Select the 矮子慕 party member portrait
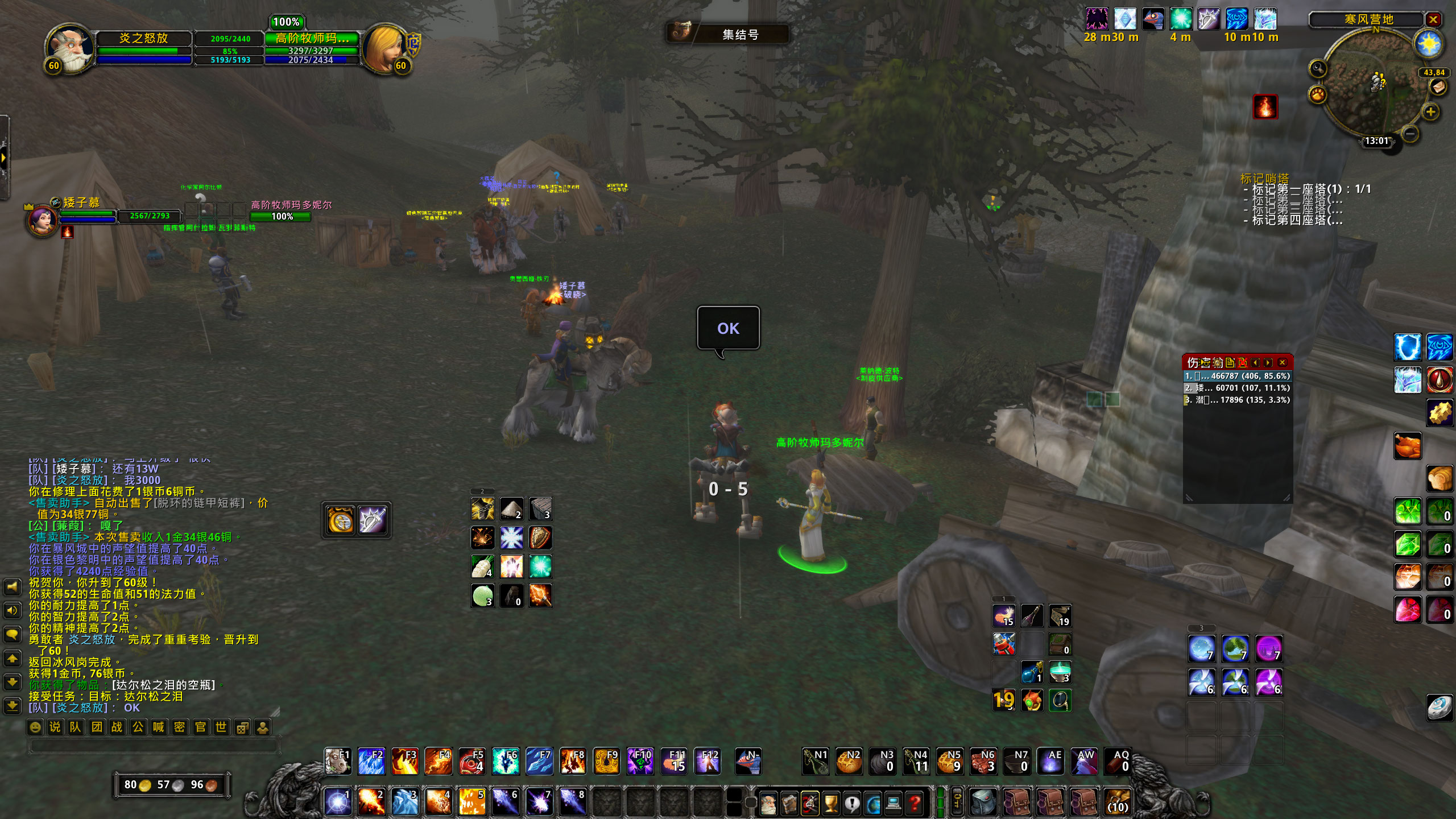The height and width of the screenshot is (819, 1456). [x=43, y=220]
